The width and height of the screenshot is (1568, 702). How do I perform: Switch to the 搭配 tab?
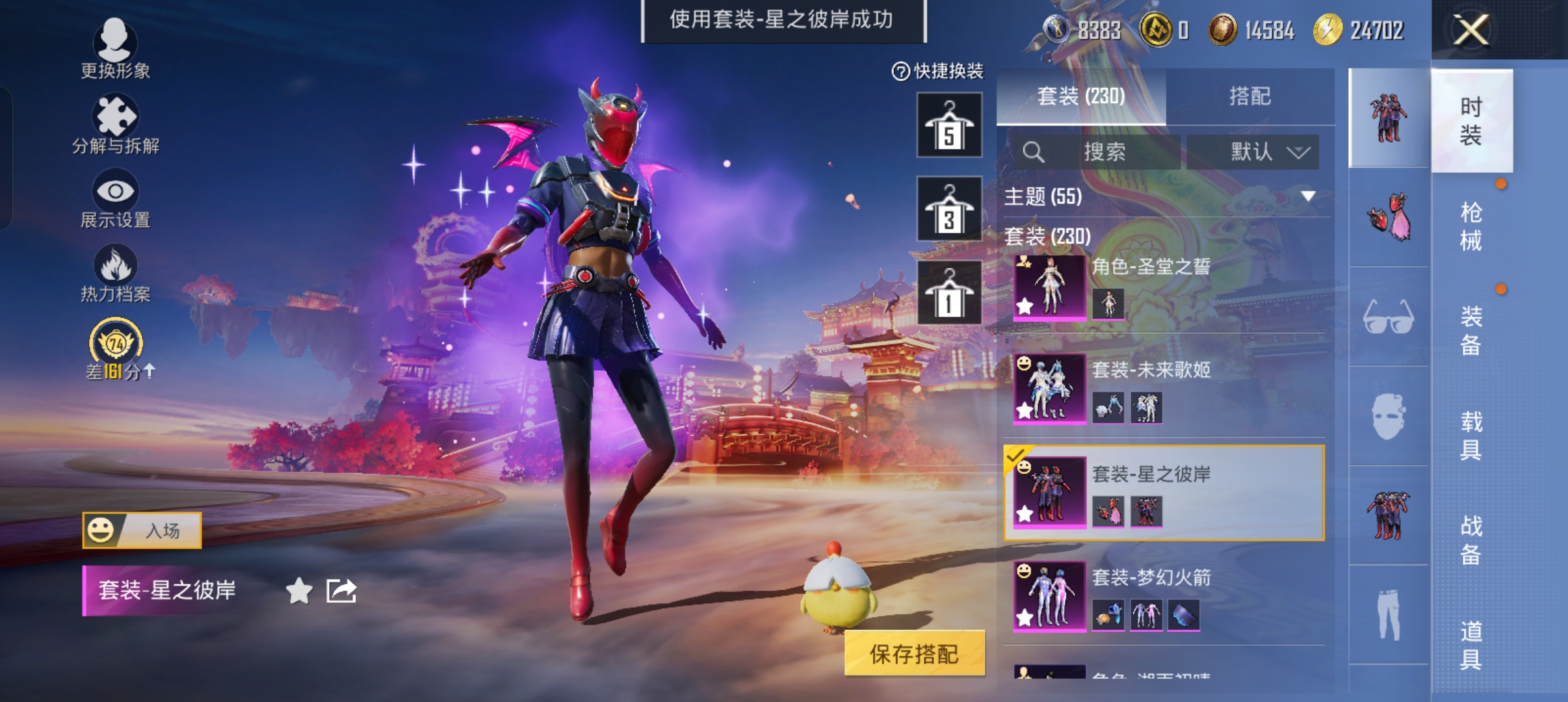point(1249,96)
